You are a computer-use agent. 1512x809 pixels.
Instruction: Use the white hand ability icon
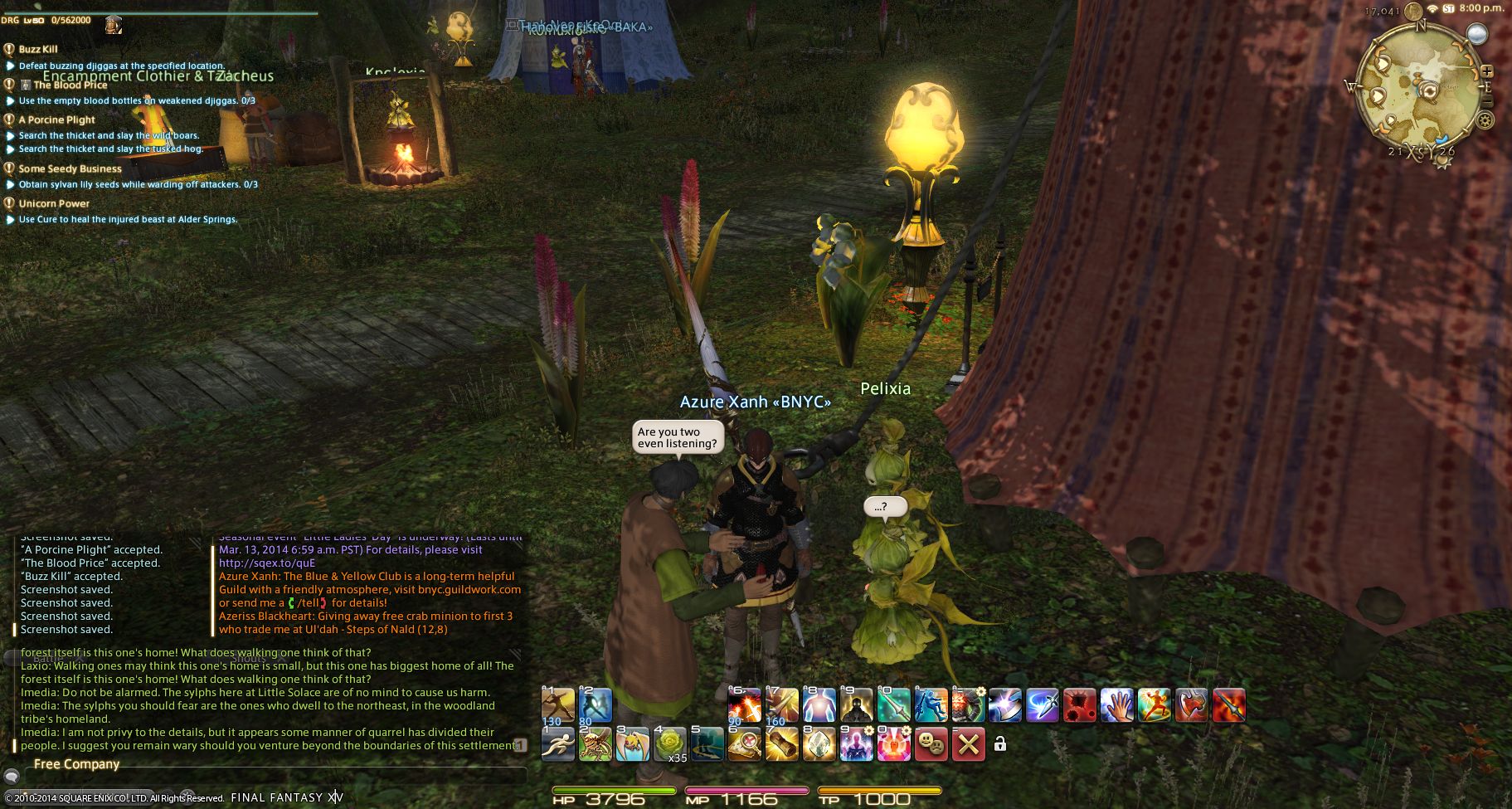point(1116,705)
